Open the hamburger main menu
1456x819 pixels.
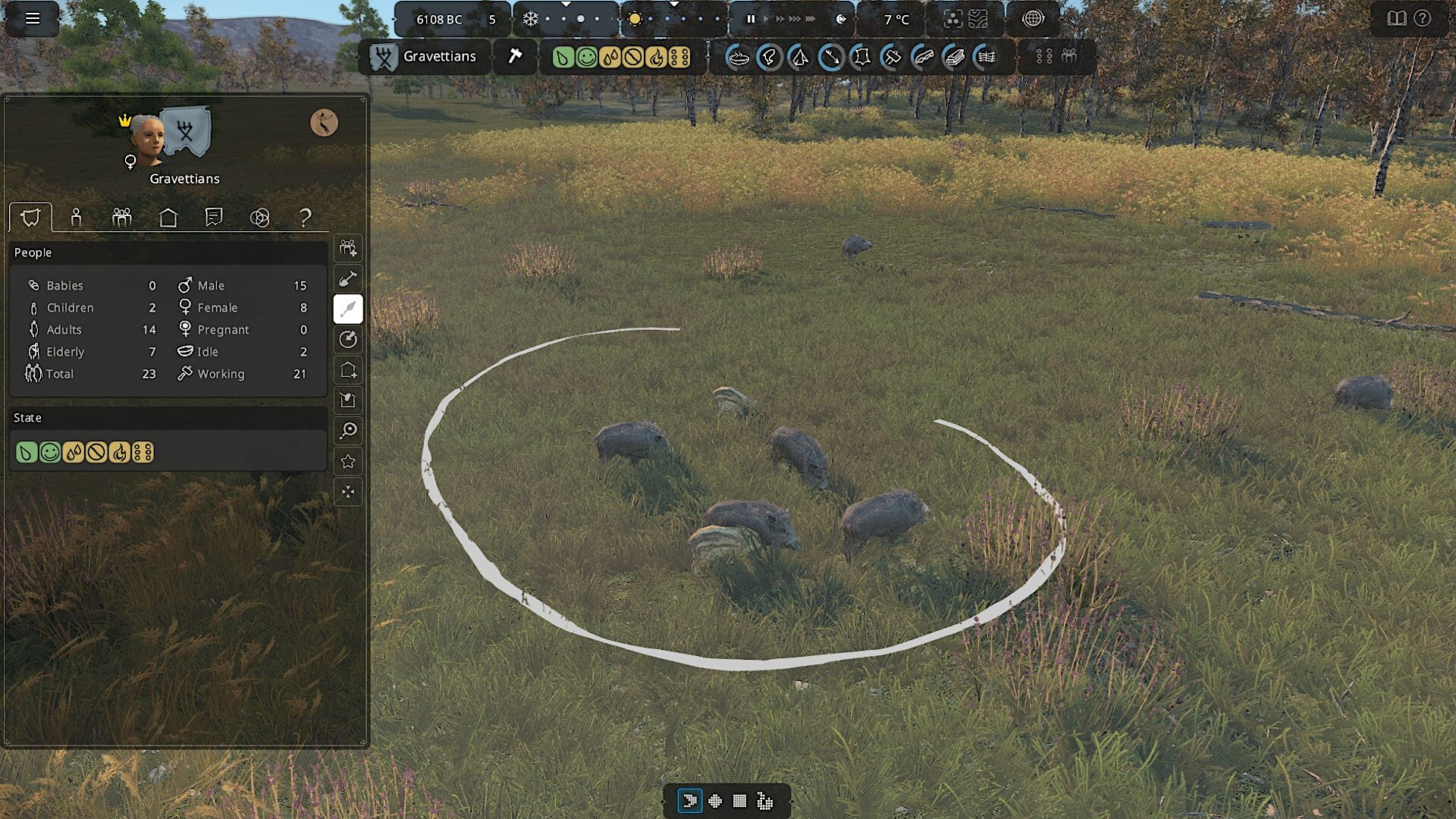(32, 18)
